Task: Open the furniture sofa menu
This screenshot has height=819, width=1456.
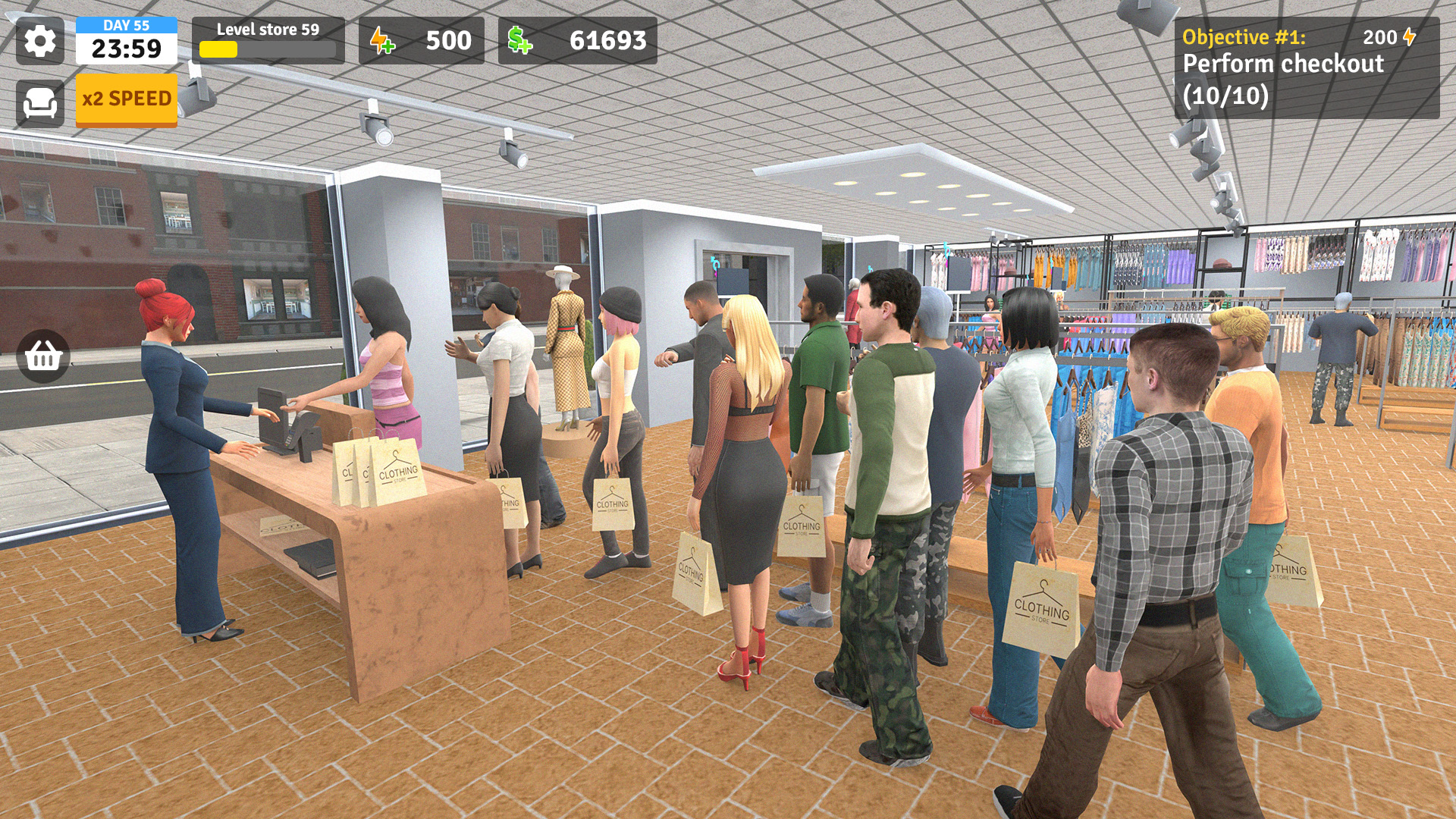Action: coord(39,103)
